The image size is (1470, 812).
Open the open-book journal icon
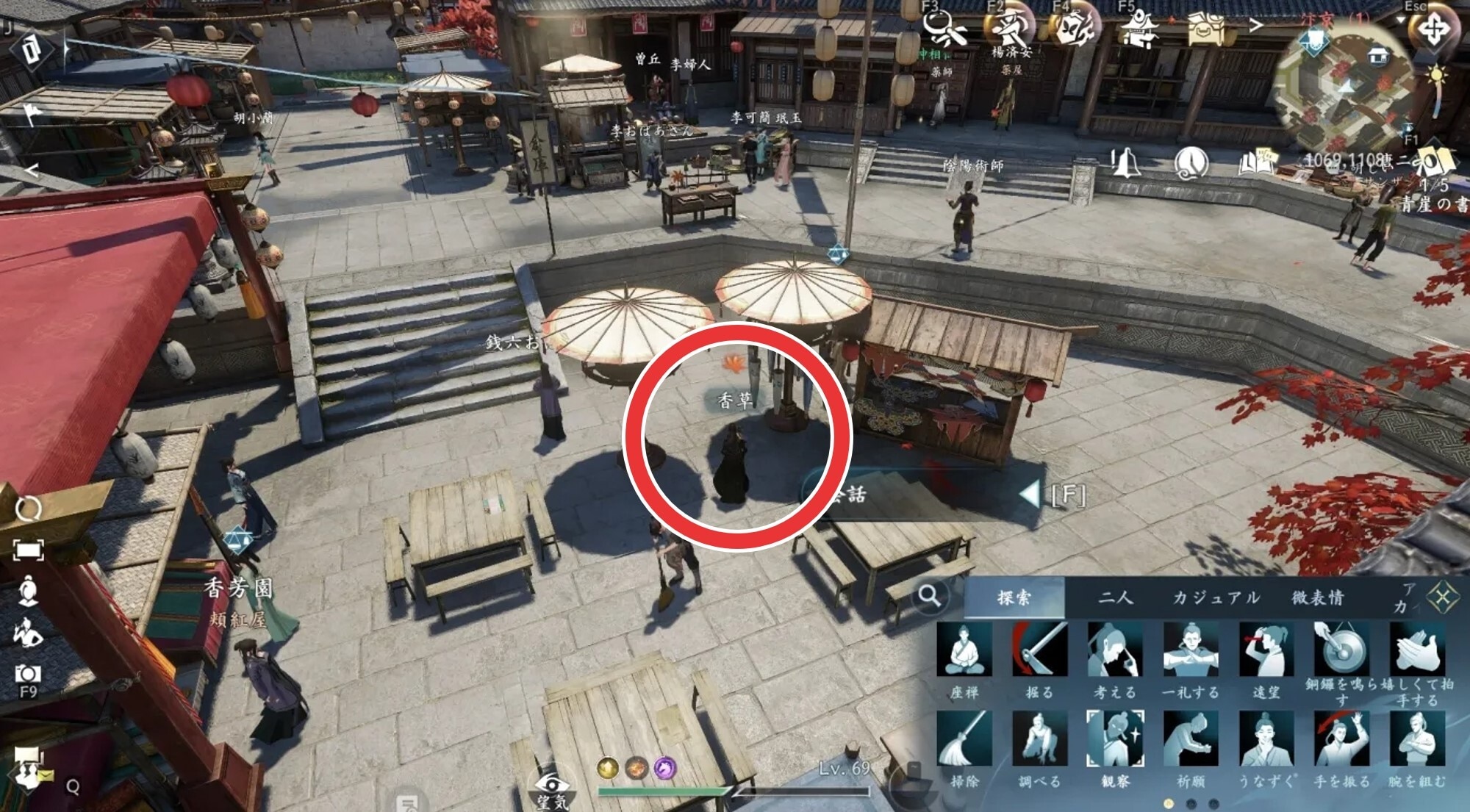click(x=1257, y=162)
